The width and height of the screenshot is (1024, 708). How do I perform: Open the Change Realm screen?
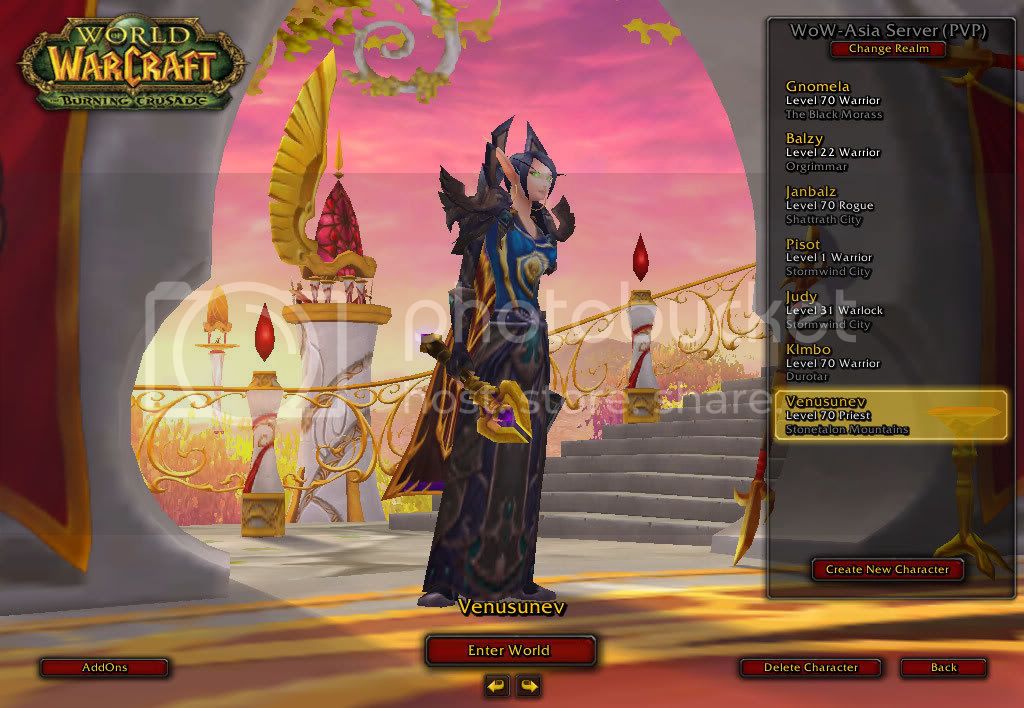[888, 49]
